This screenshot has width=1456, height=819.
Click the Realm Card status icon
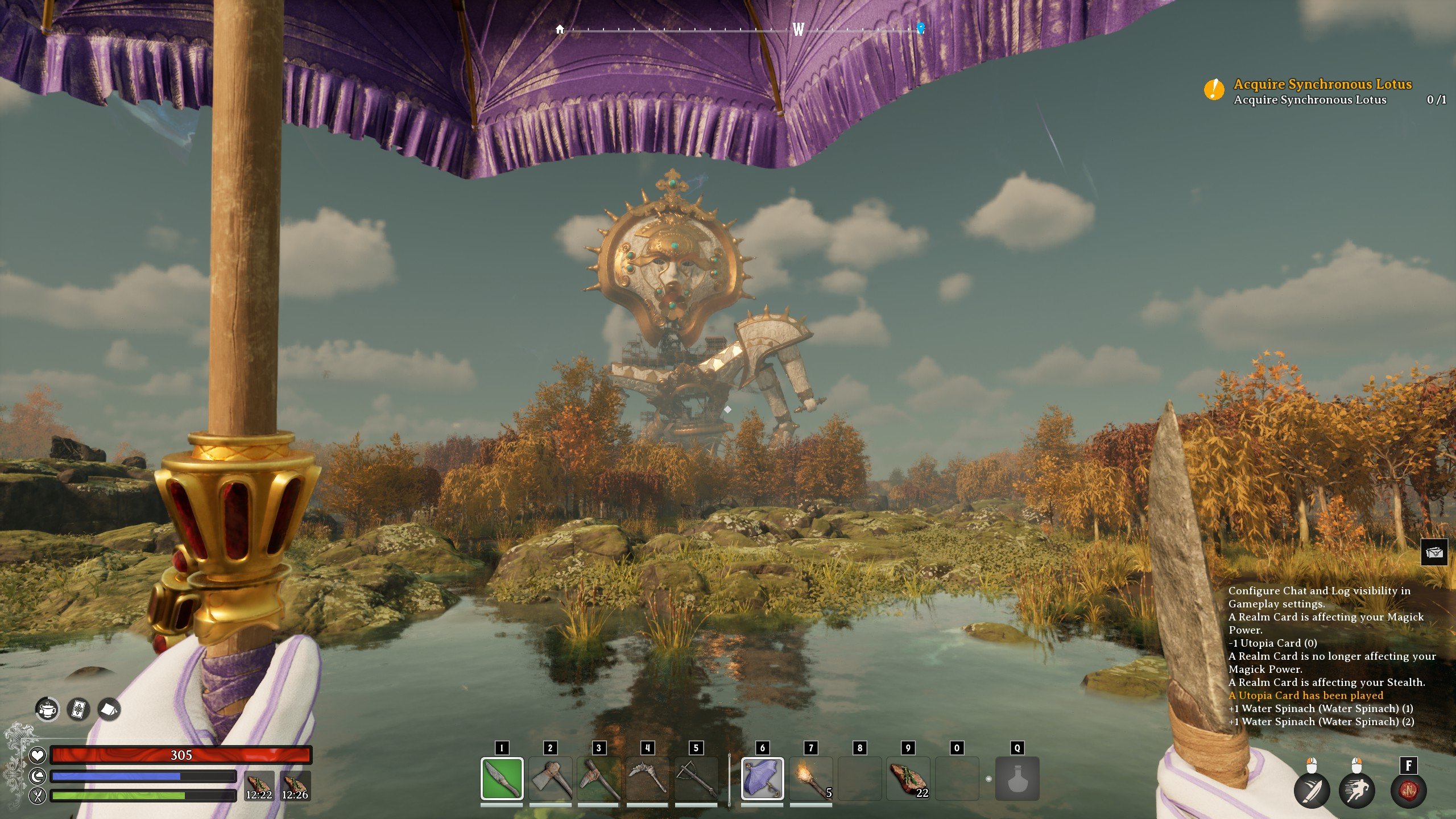(78, 709)
